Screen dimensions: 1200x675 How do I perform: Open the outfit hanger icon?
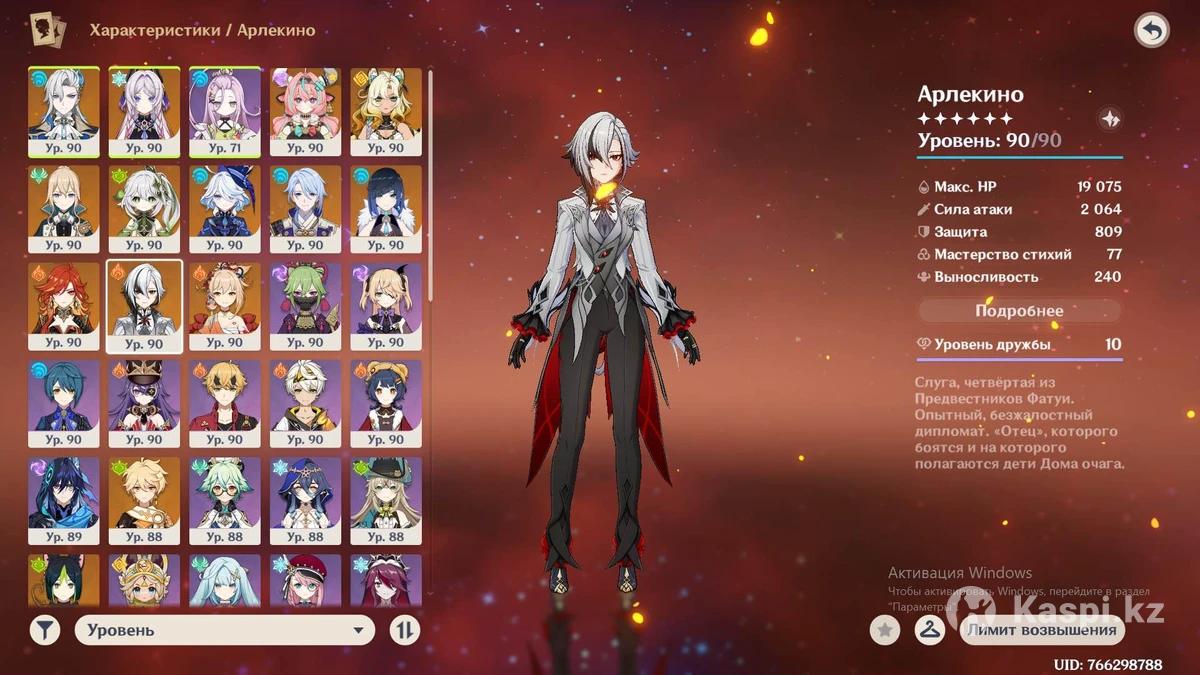point(930,630)
